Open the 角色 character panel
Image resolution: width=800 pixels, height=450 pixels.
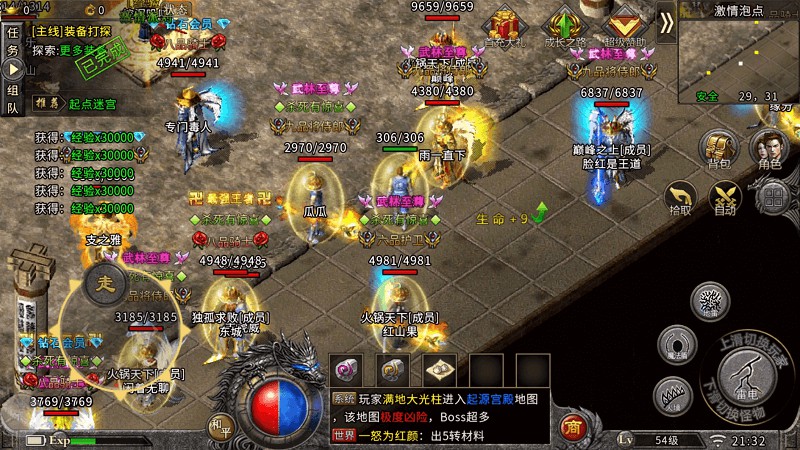[x=770, y=148]
